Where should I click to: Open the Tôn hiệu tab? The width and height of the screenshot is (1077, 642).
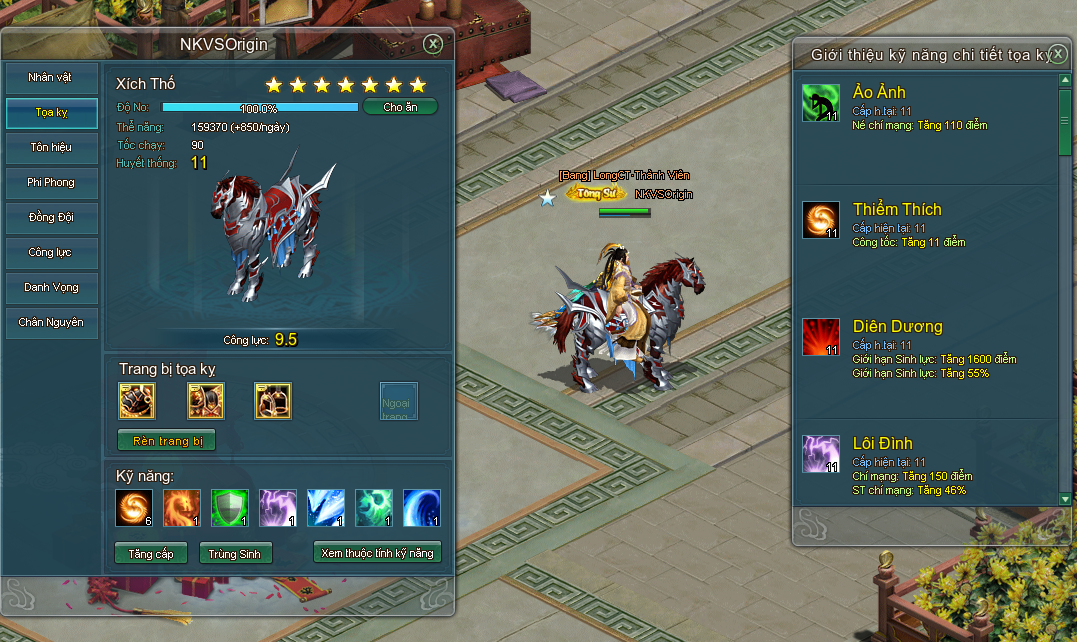(x=52, y=148)
